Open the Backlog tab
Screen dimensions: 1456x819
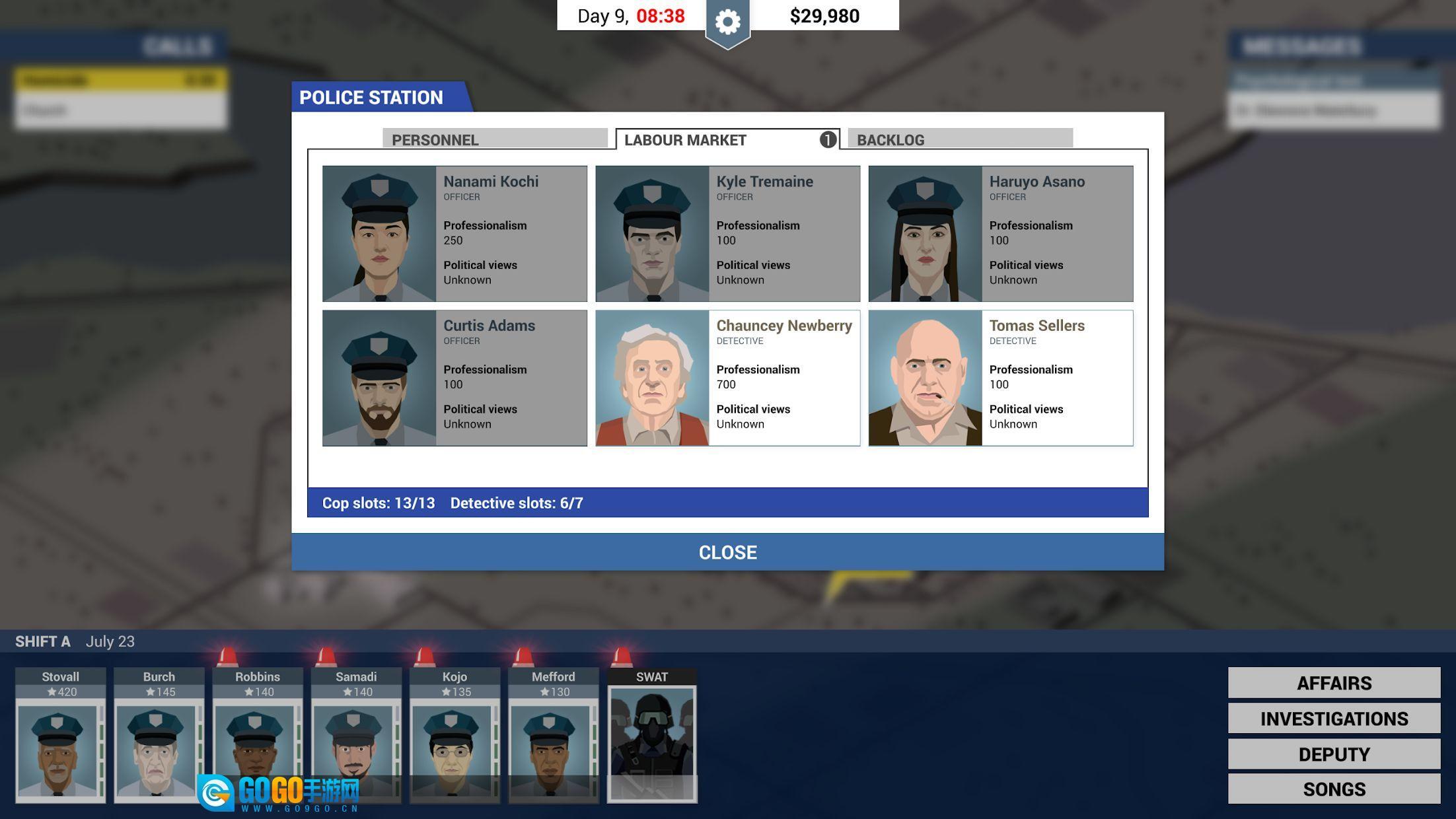(959, 139)
